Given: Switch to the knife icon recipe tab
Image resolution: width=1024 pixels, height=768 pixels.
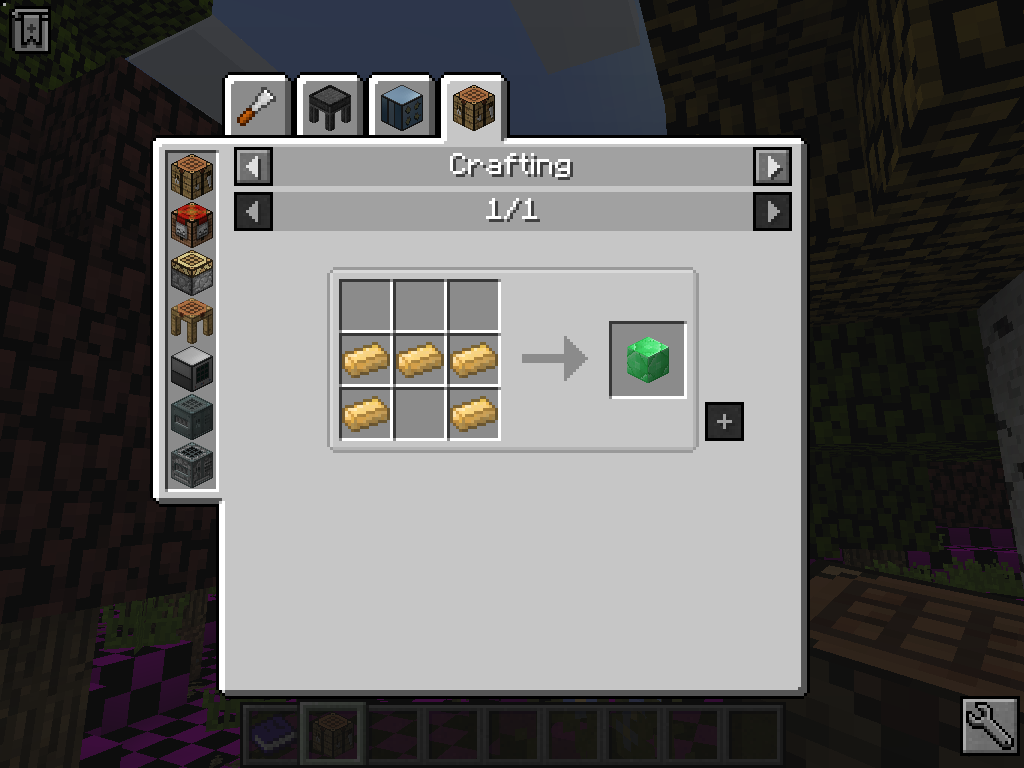Looking at the screenshot, I should 259,106.
